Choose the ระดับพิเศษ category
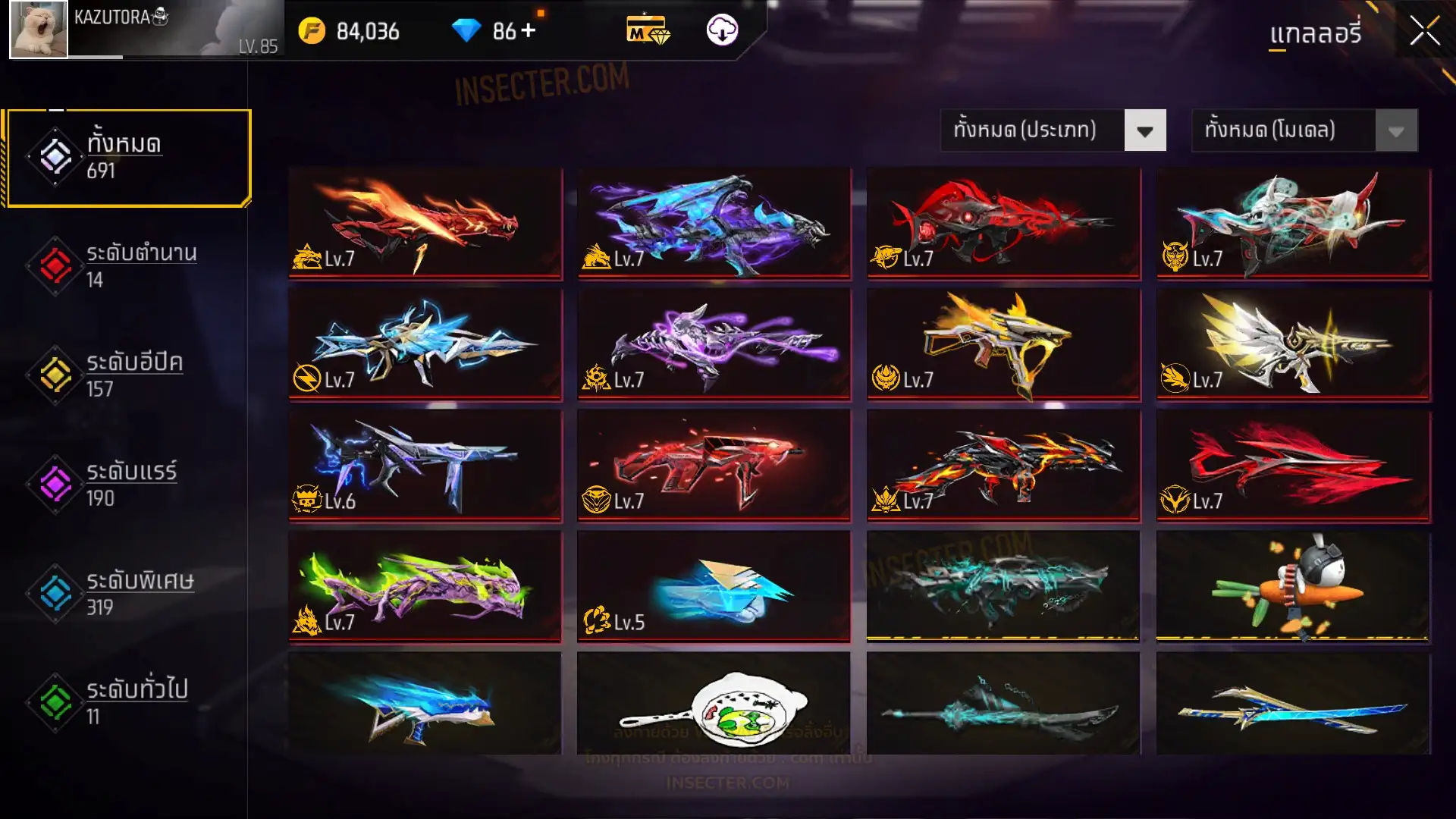 point(129,594)
